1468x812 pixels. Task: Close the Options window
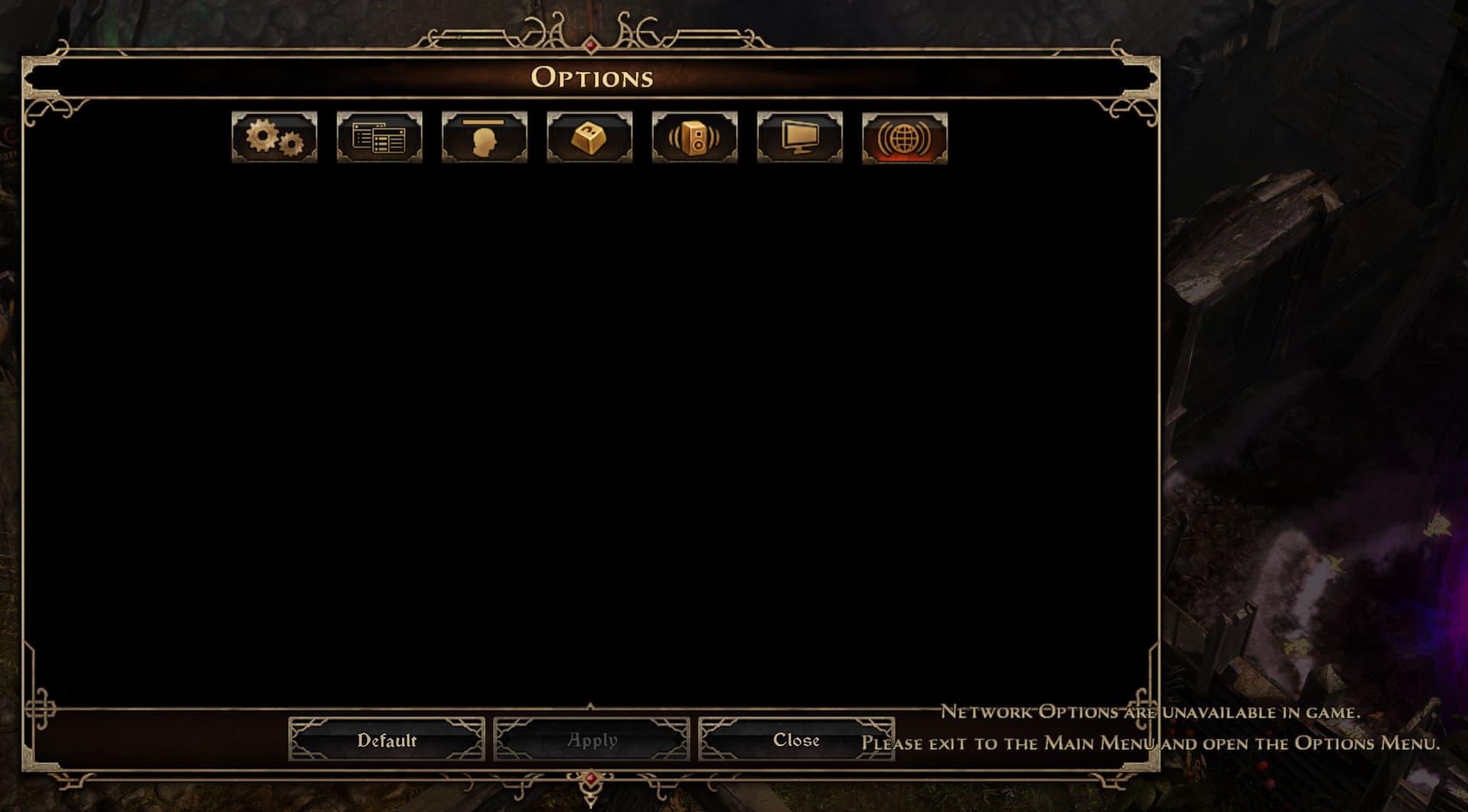point(796,739)
